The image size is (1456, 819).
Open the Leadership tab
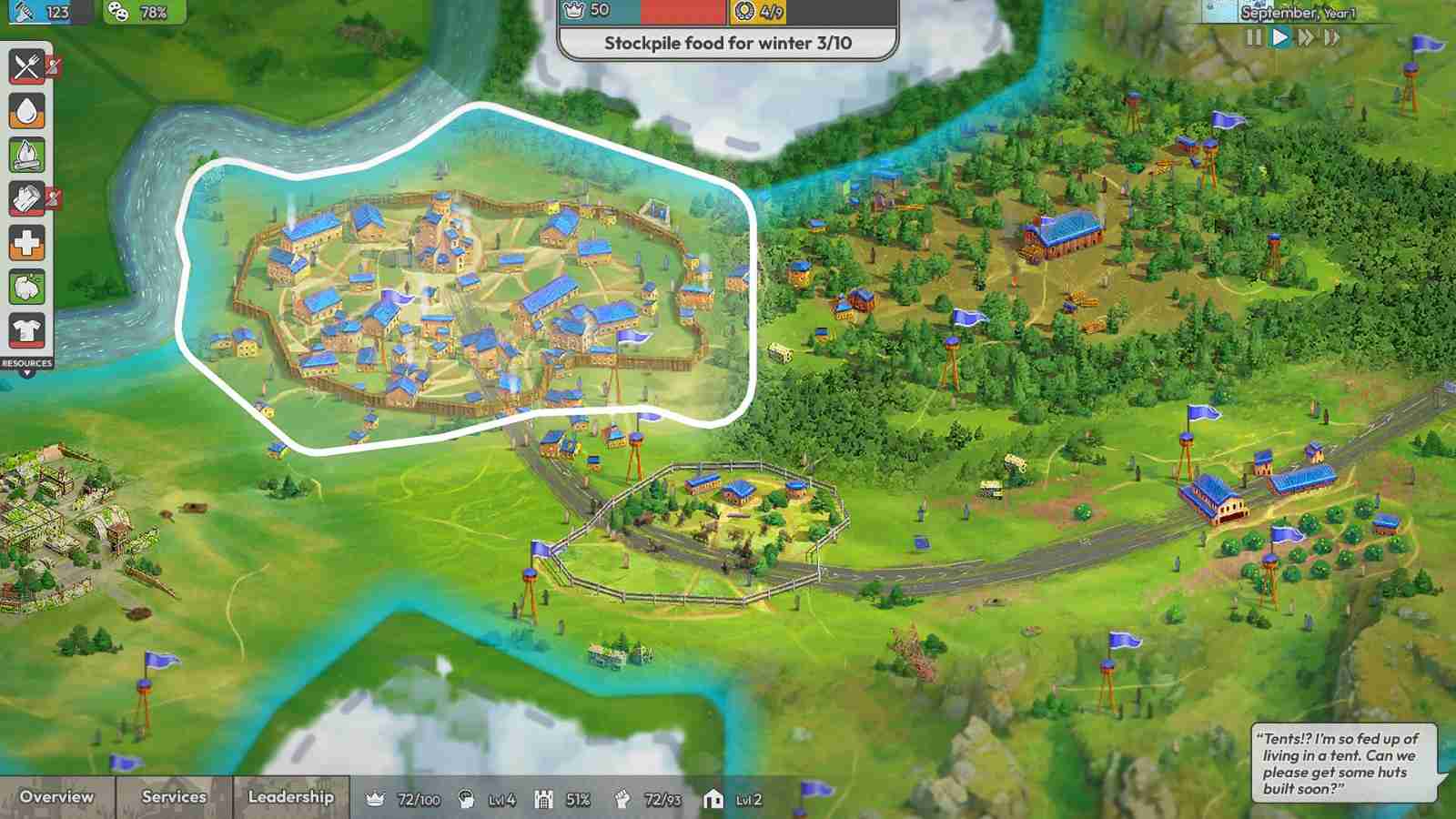coord(291,796)
